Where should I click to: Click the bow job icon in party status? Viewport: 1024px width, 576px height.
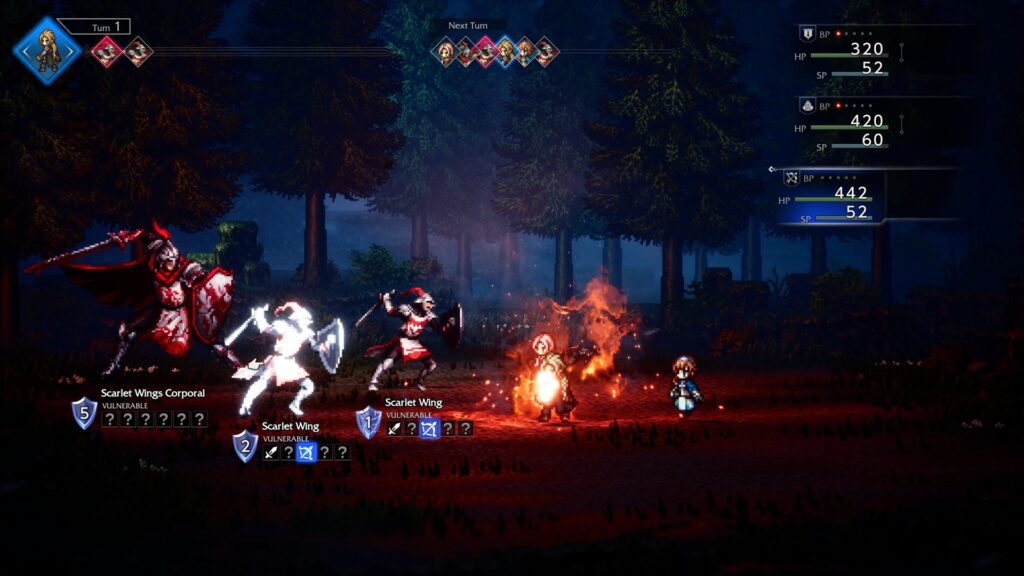pyautogui.click(x=792, y=178)
